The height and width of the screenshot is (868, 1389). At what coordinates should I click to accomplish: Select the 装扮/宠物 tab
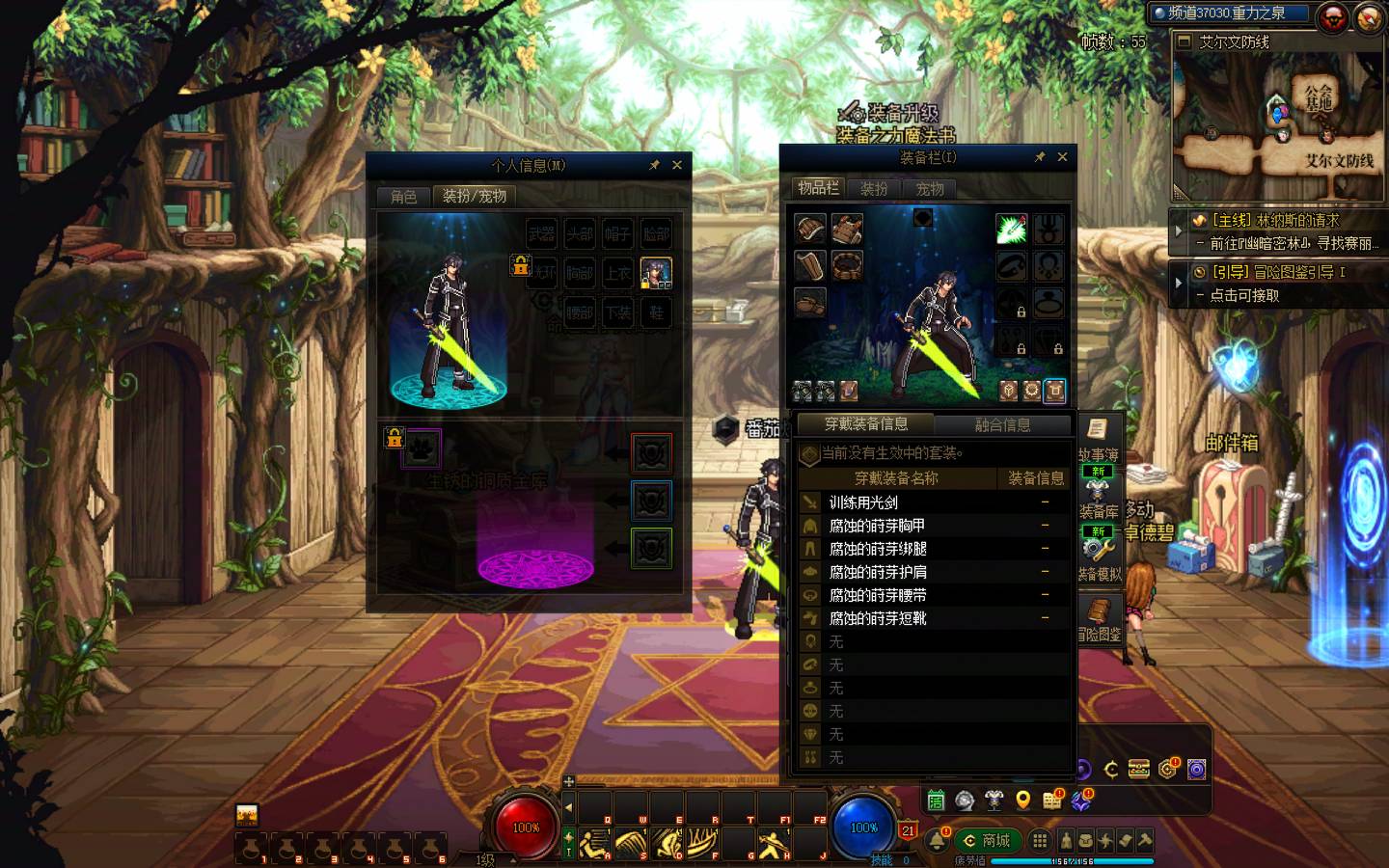pyautogui.click(x=474, y=197)
